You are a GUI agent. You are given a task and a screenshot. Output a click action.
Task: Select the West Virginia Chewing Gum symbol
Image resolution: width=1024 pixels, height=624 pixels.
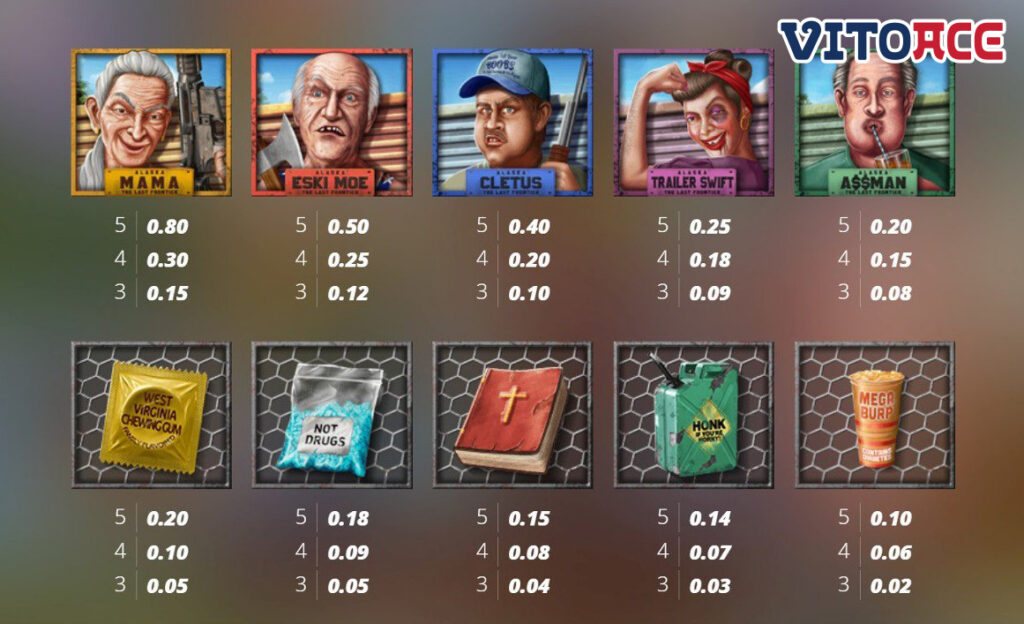click(151, 415)
